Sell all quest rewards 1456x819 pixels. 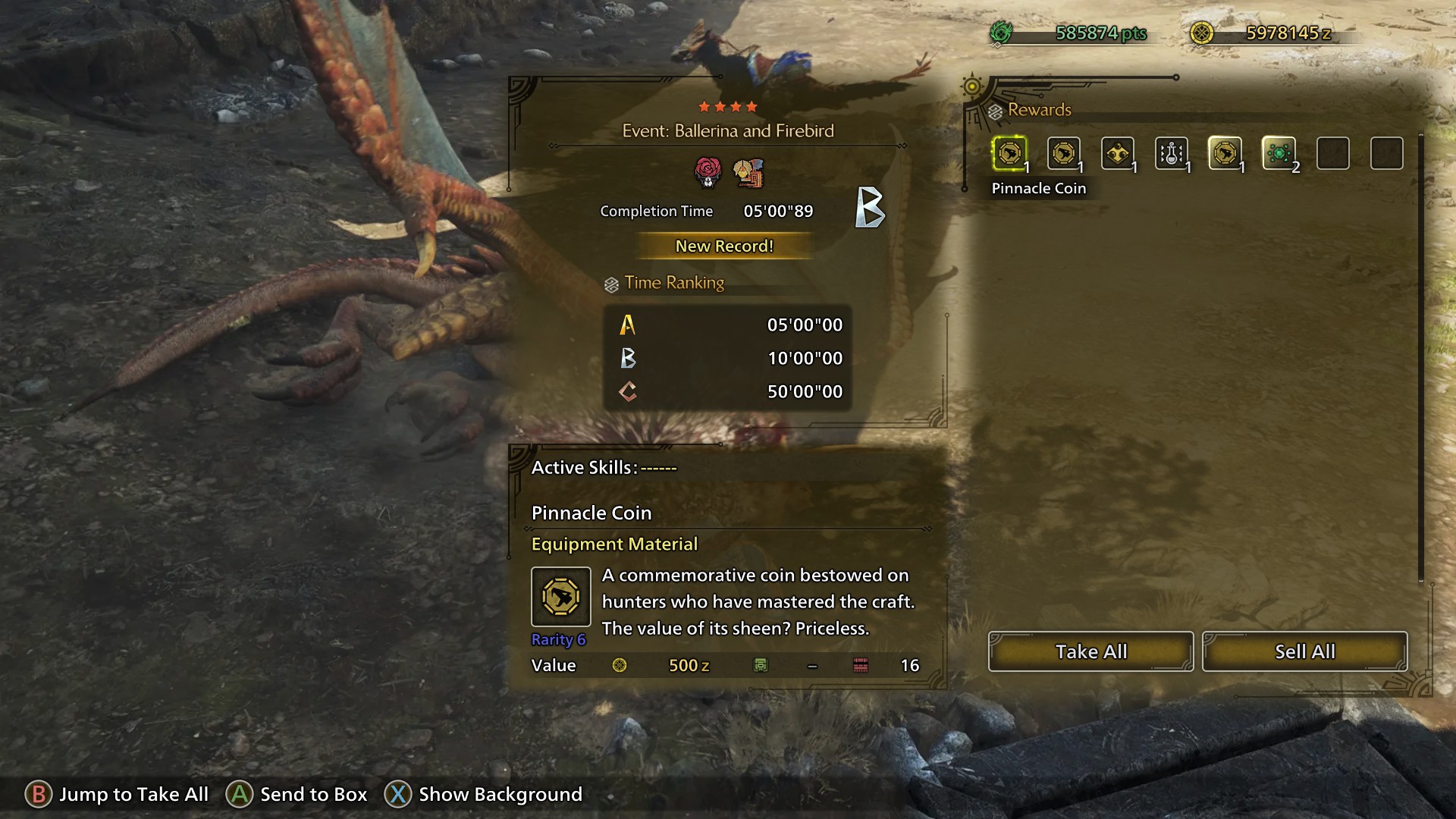tap(1304, 651)
